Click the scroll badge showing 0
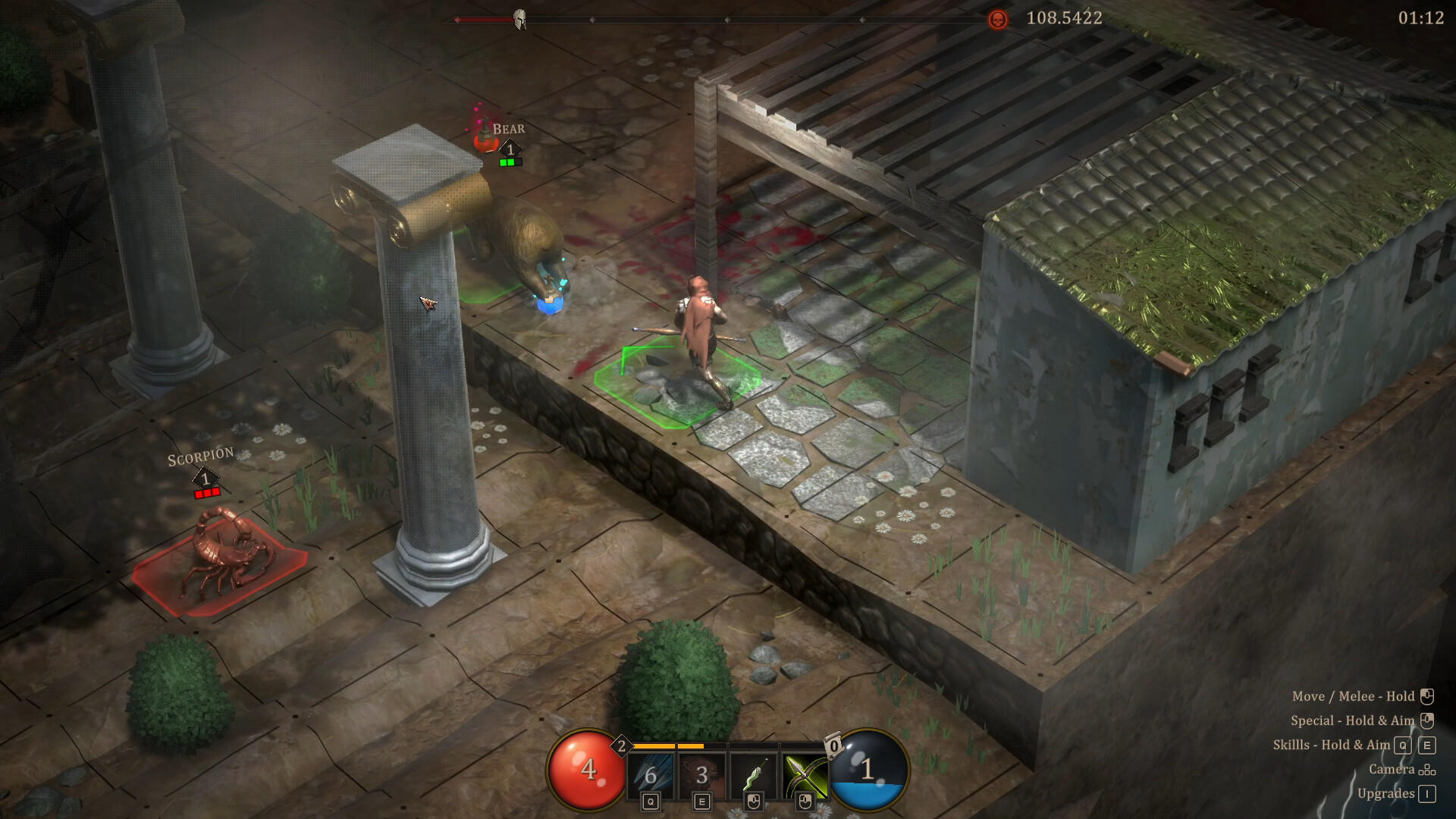1456x819 pixels. (x=834, y=743)
